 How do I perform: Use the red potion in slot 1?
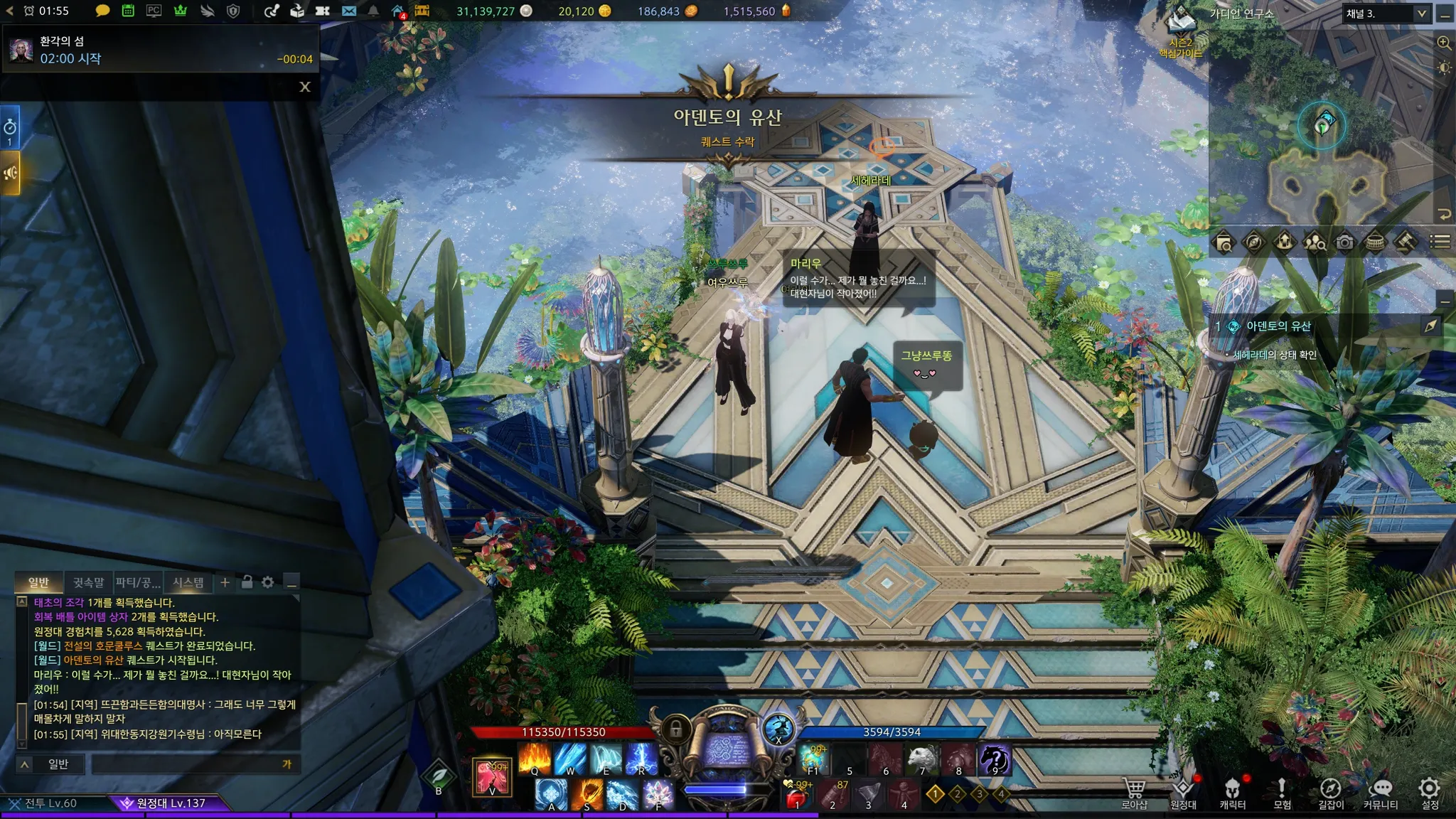click(797, 796)
